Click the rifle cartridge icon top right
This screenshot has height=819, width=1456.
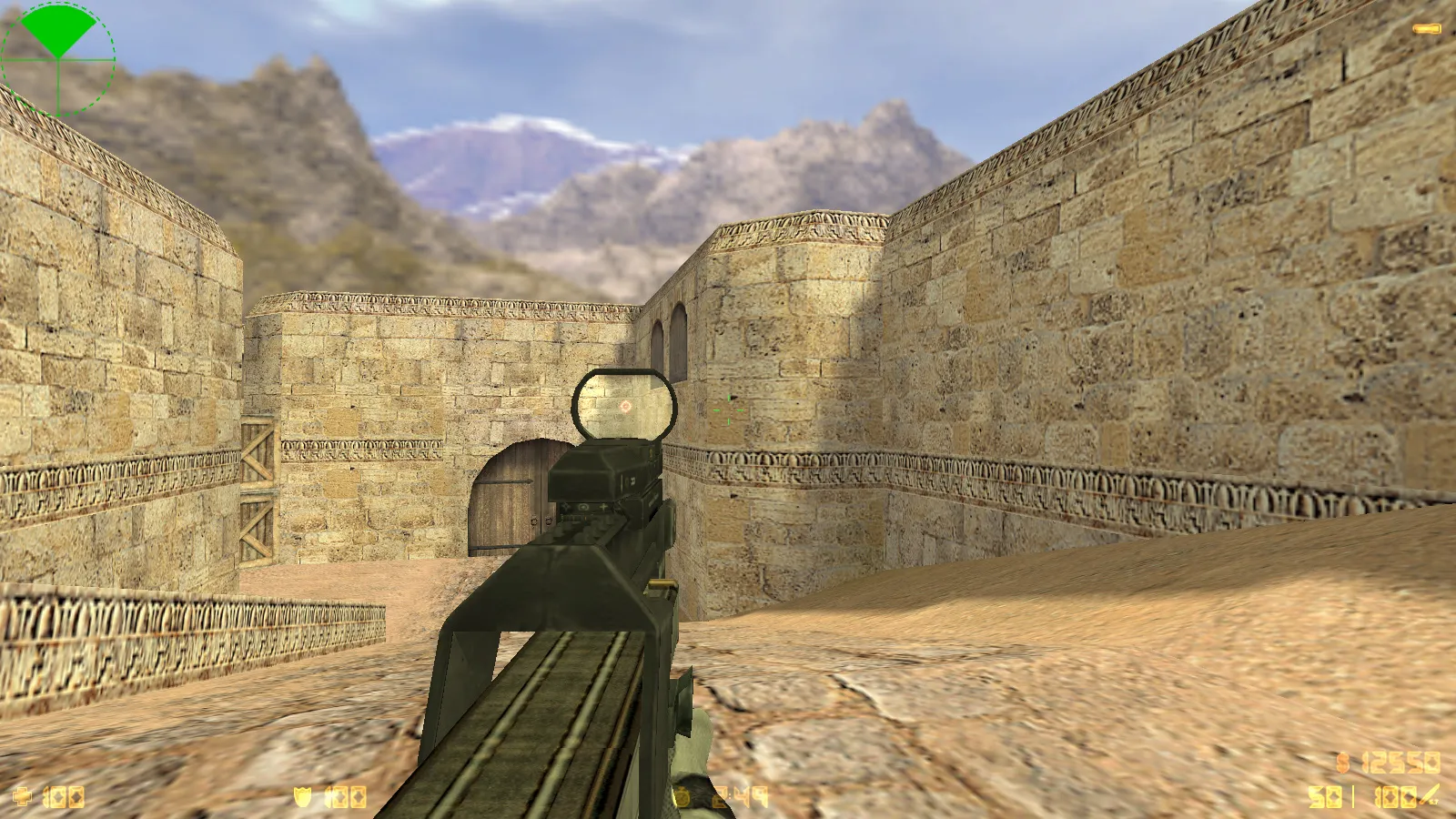click(1429, 27)
